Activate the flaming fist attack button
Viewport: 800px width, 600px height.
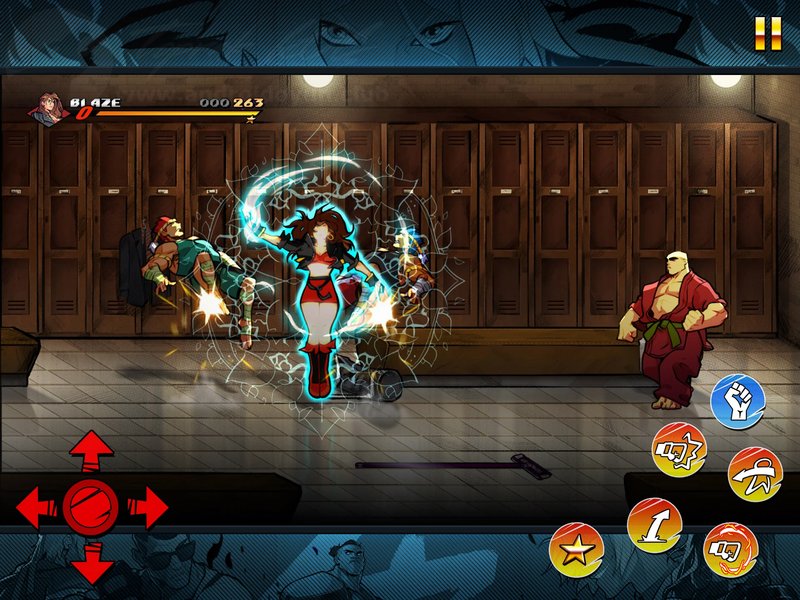pyautogui.click(x=731, y=549)
